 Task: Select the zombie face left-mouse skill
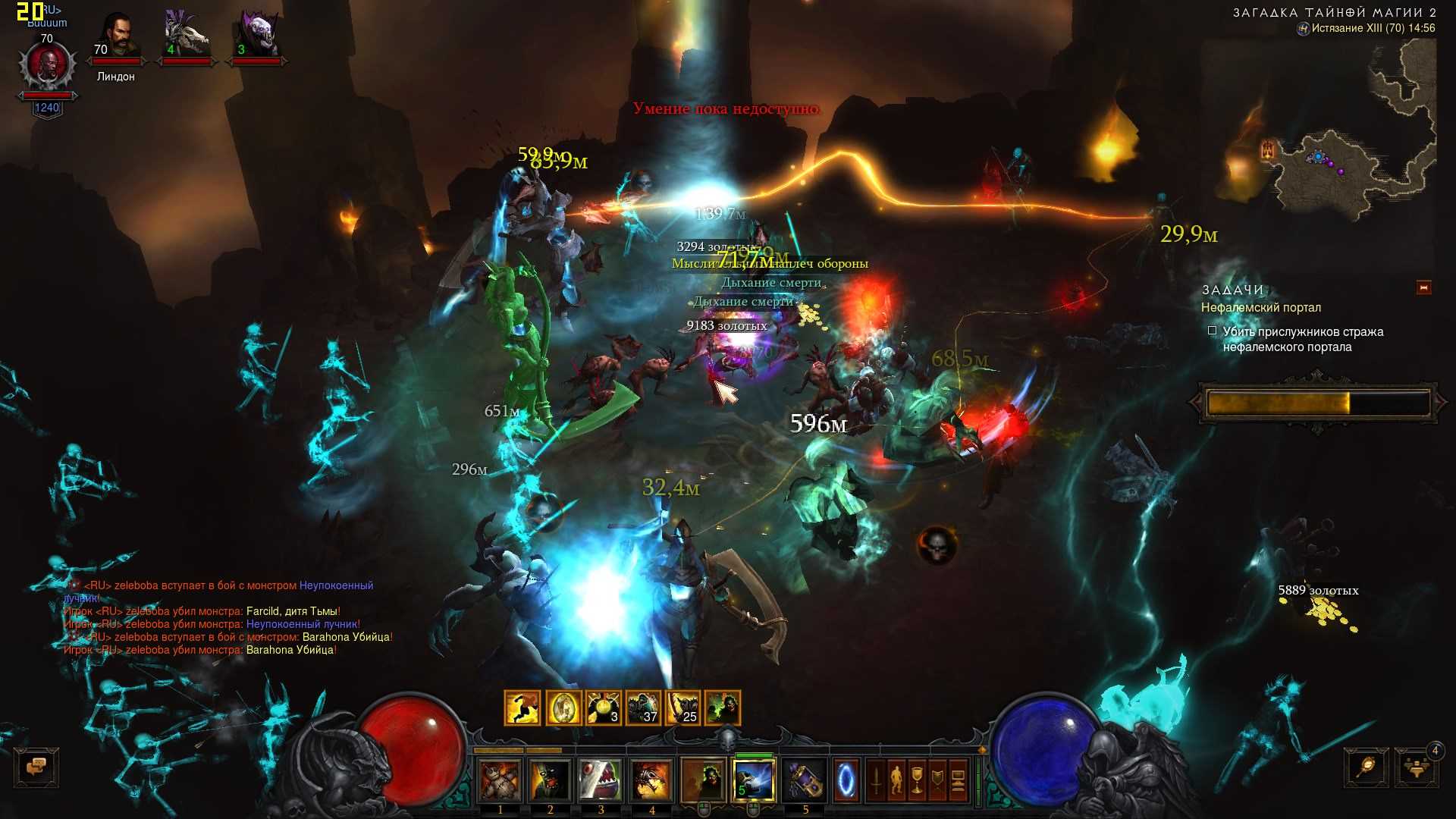coord(704,780)
